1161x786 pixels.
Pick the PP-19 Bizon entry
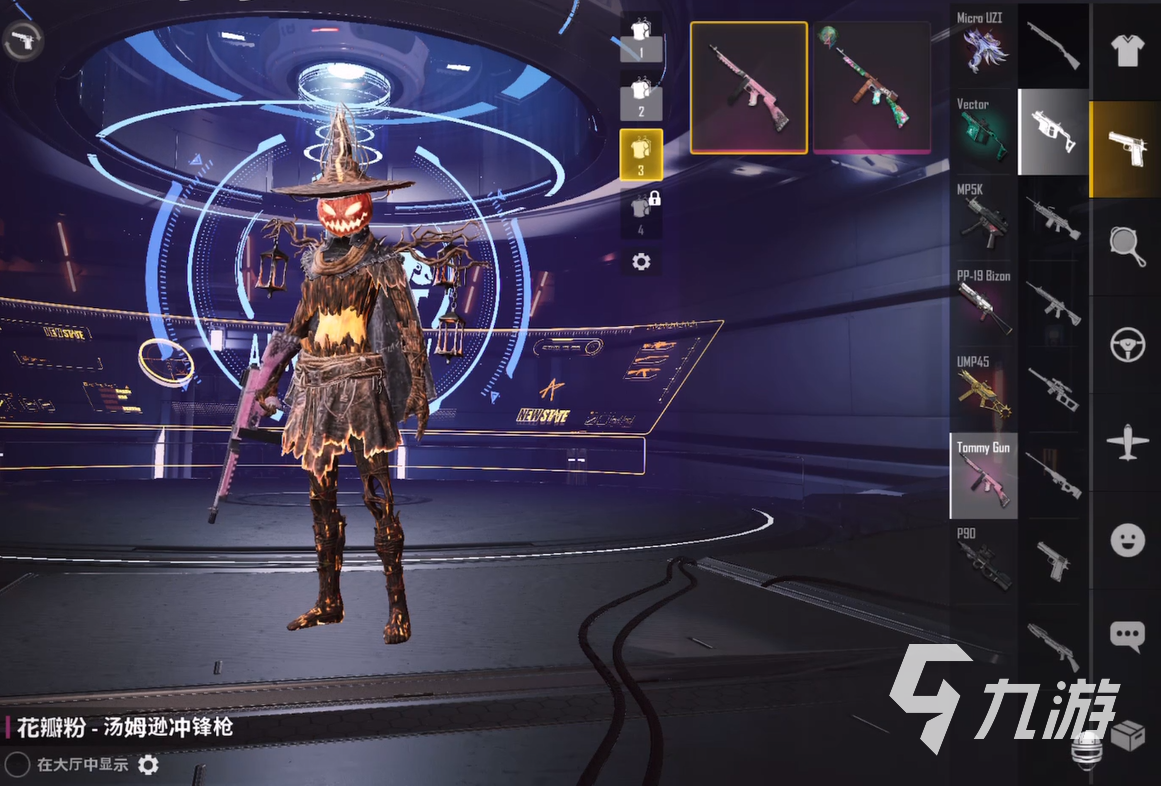[983, 304]
